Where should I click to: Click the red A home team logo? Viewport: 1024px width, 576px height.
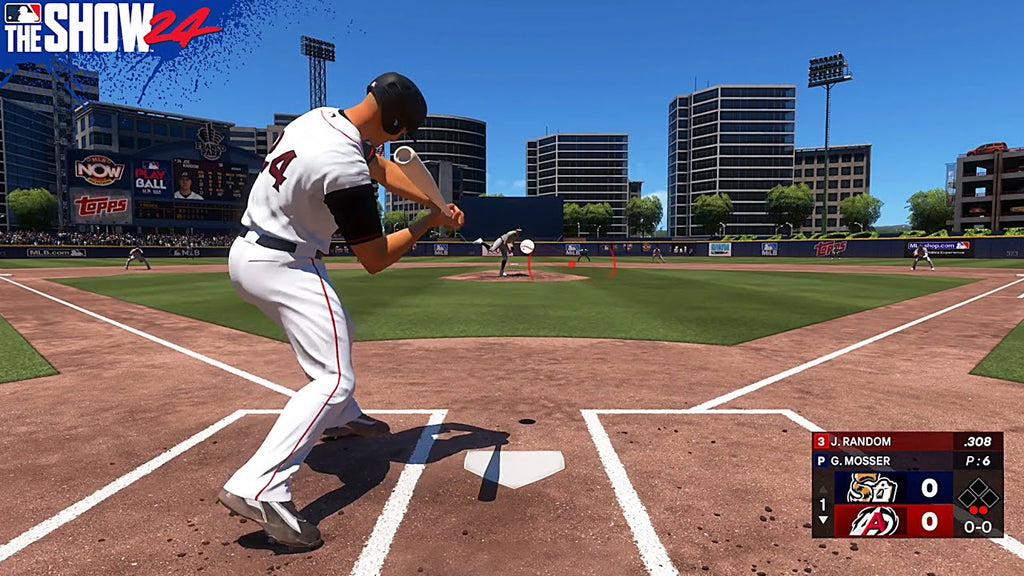coord(873,521)
